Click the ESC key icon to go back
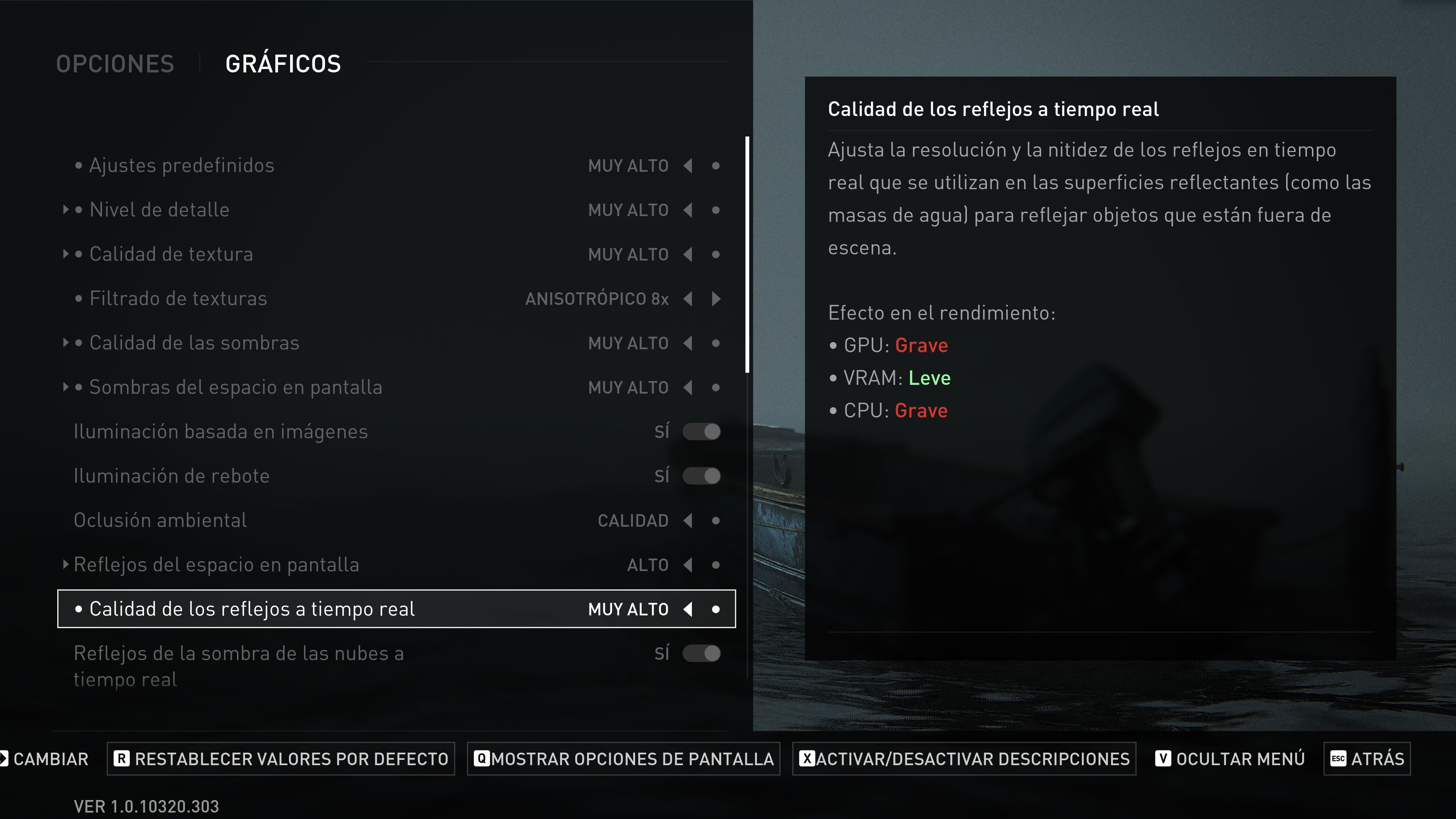Viewport: 1456px width, 819px height. [1338, 758]
